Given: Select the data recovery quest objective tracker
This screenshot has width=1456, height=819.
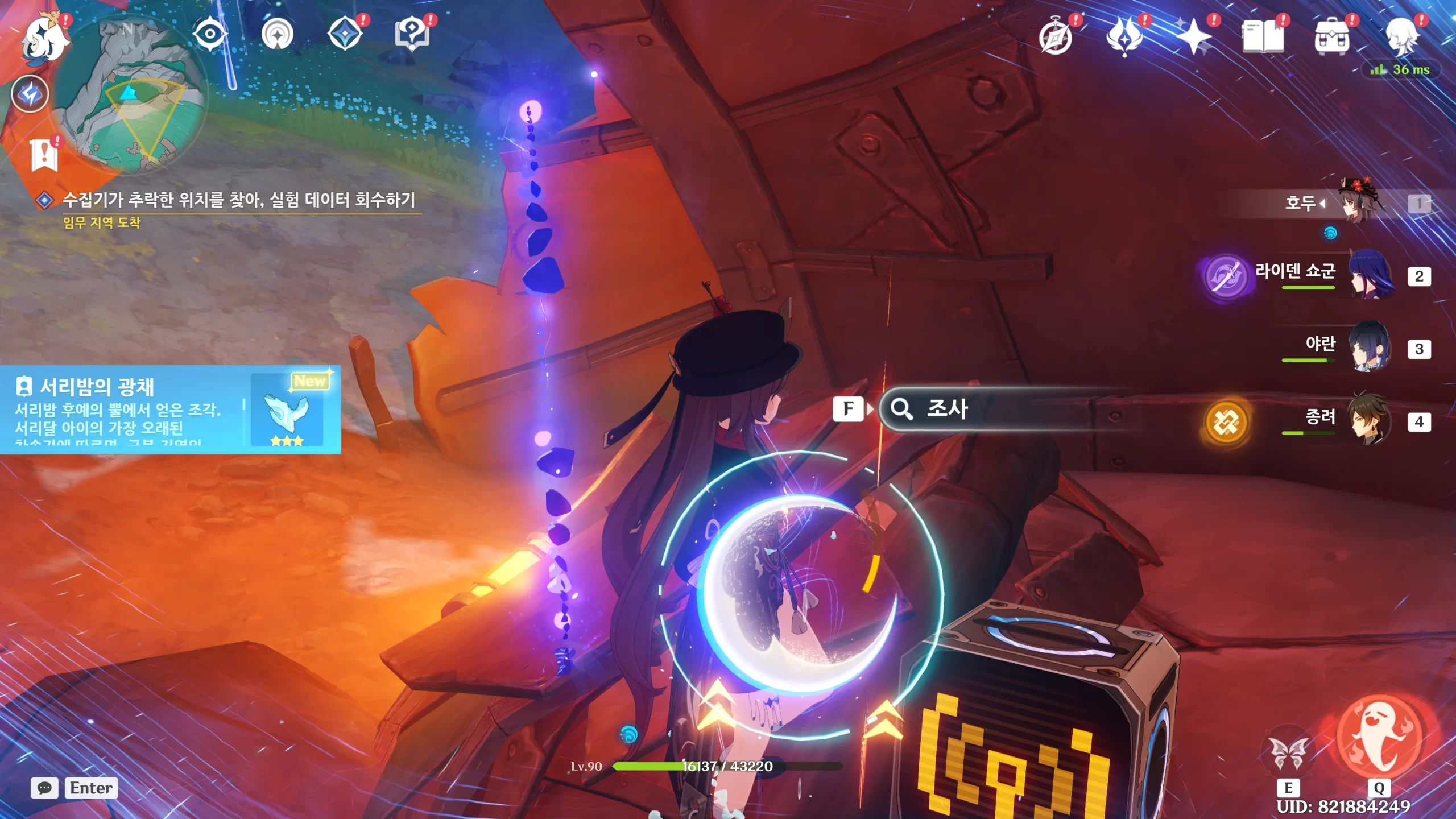Looking at the screenshot, I should coord(239,200).
